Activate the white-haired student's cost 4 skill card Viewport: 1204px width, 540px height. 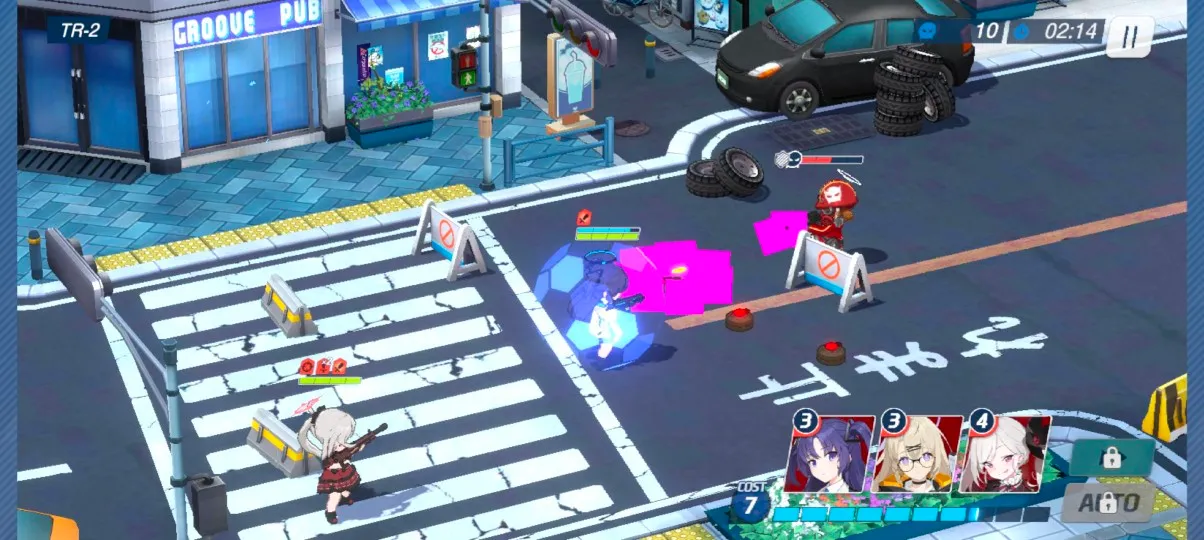tap(1003, 455)
